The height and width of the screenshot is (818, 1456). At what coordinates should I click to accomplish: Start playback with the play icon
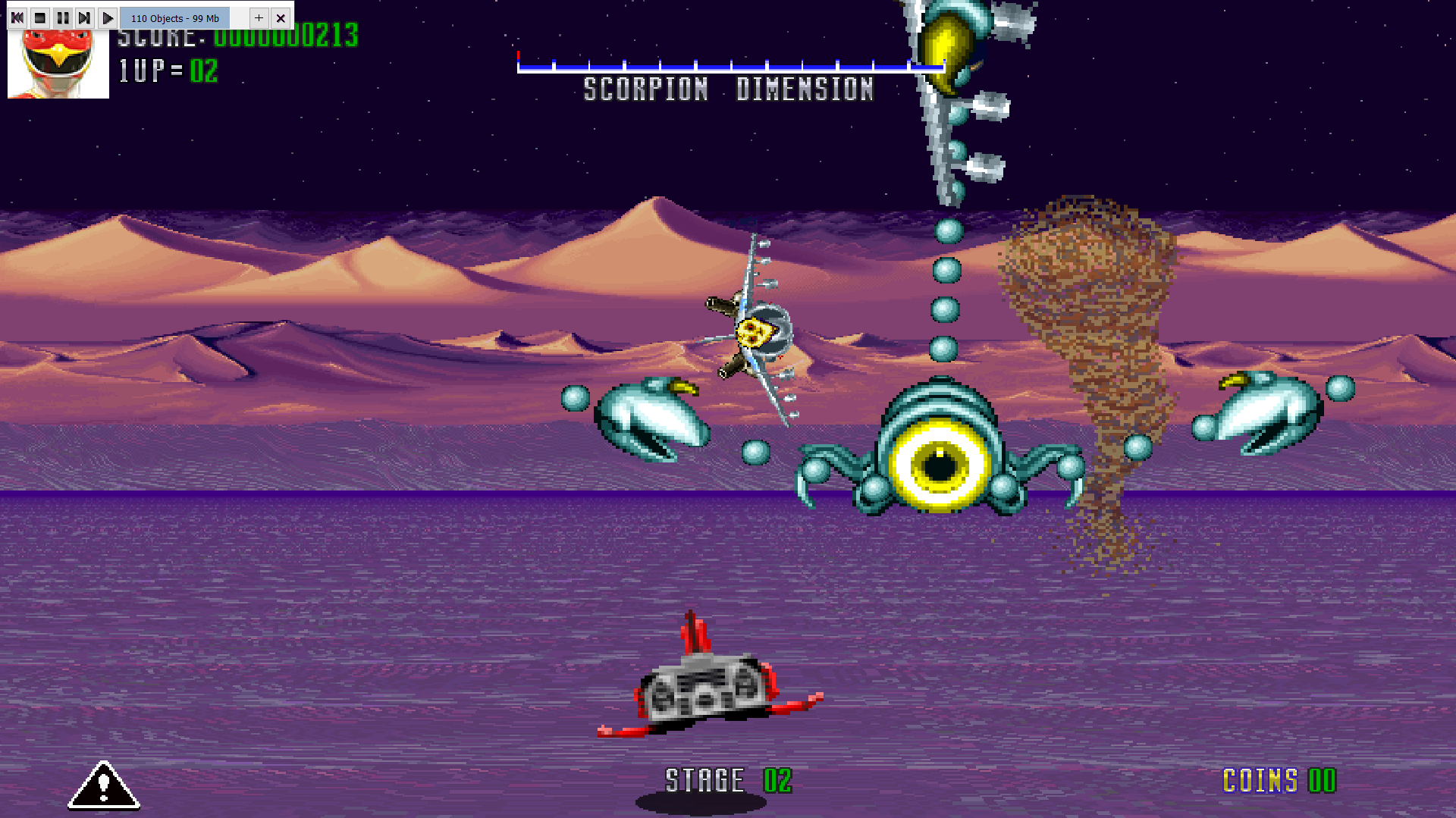(108, 17)
